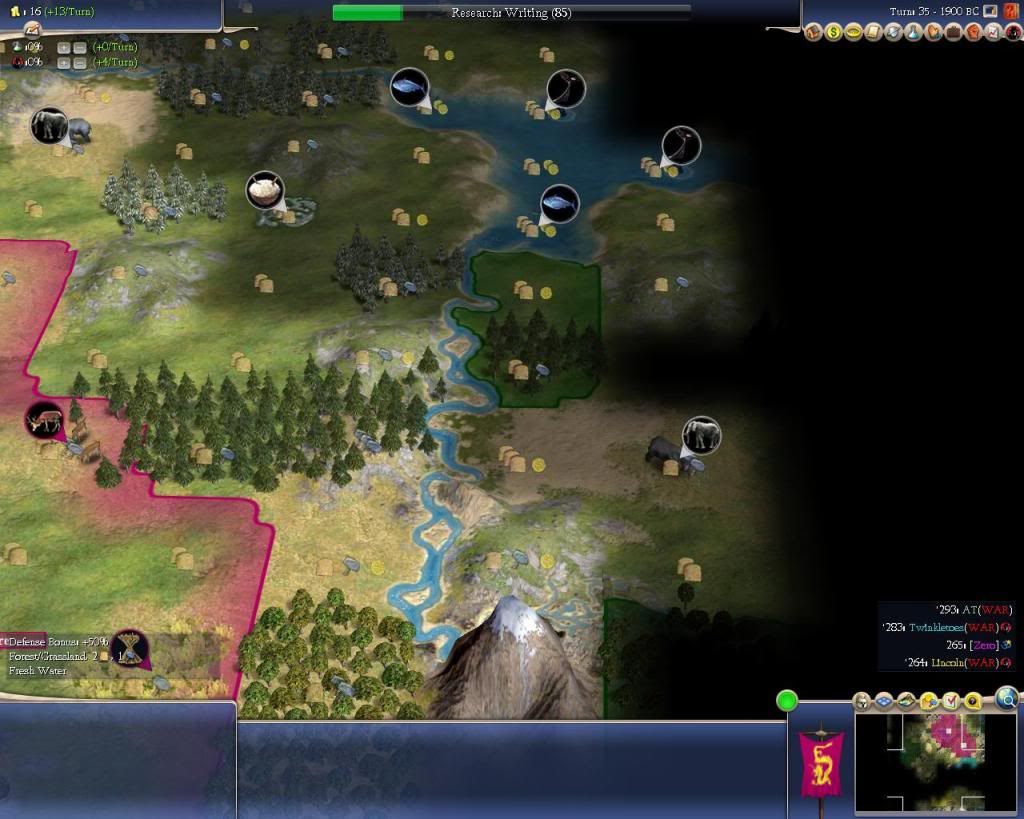Image resolution: width=1024 pixels, height=819 pixels.
Task: Click the green end turn button
Action: 787,701
